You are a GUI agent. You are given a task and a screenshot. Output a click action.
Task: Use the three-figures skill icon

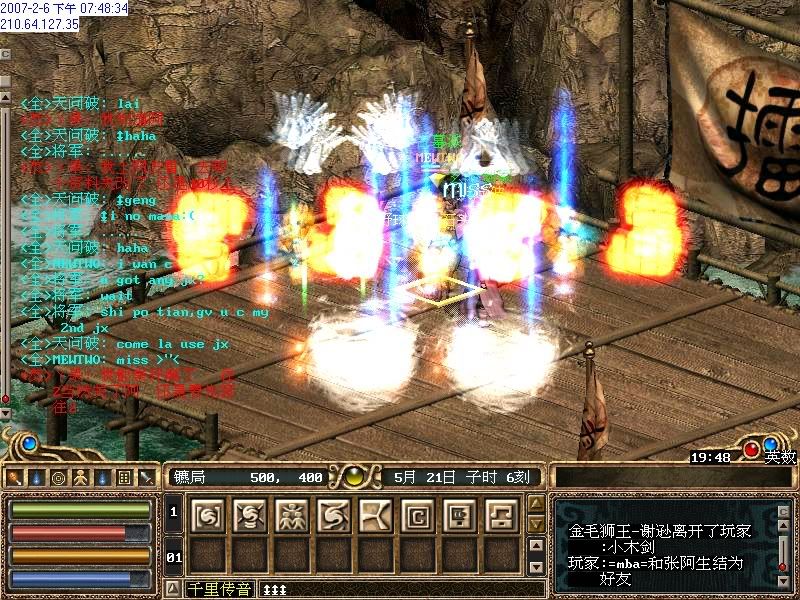tap(292, 515)
